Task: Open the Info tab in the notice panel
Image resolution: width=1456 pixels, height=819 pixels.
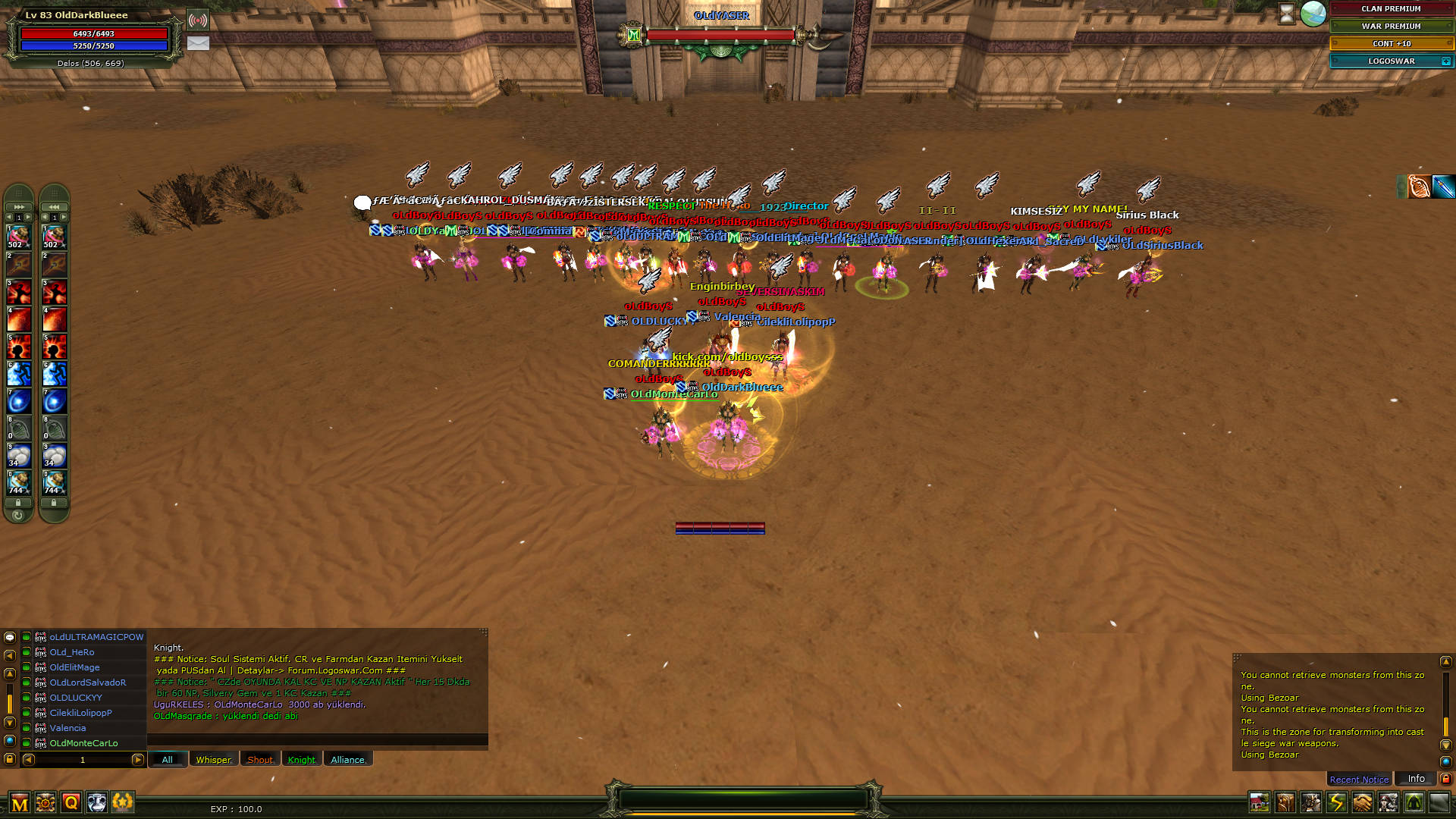Action: click(1416, 778)
